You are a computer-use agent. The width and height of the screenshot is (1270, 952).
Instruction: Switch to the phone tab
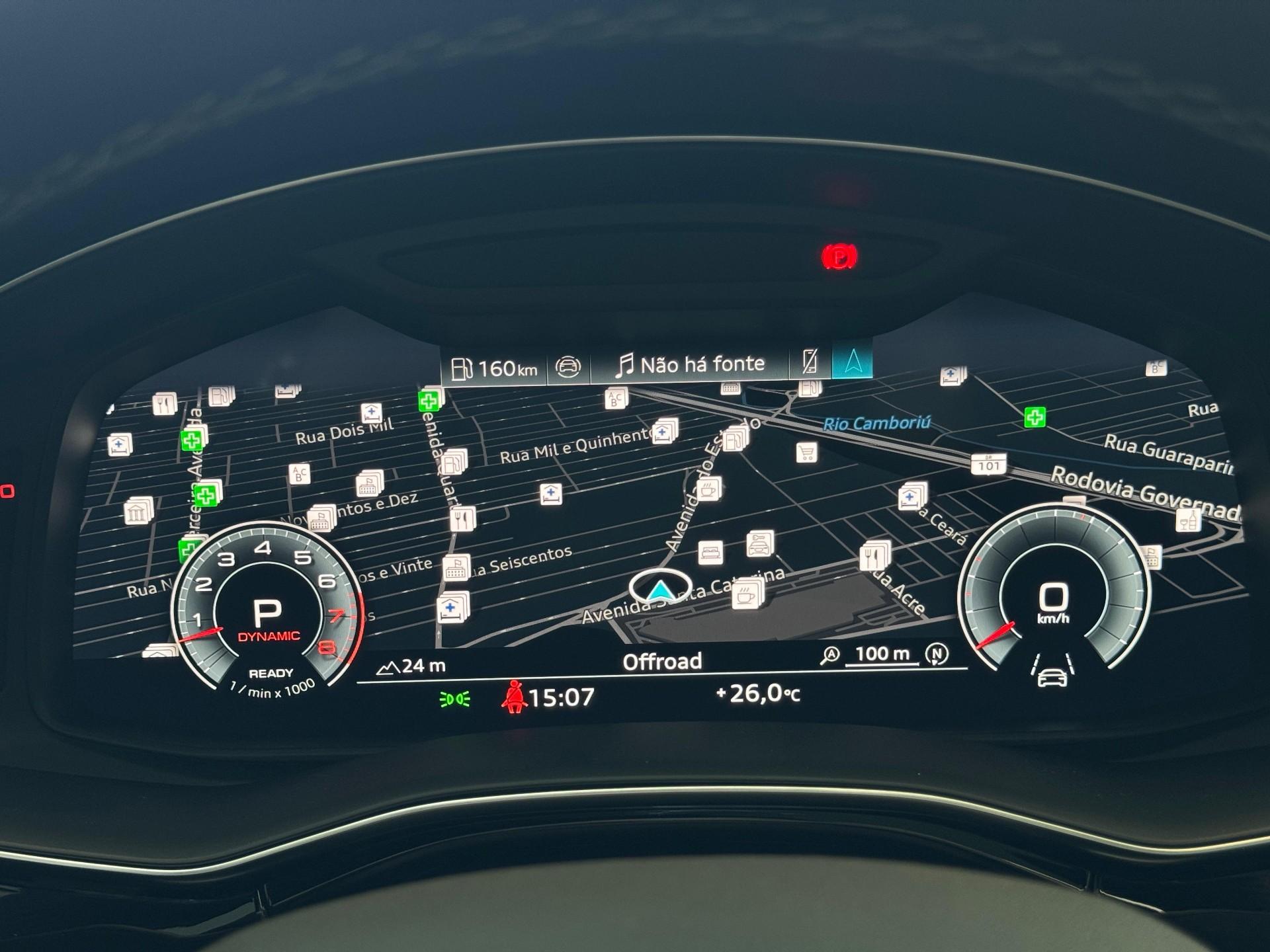coord(810,362)
